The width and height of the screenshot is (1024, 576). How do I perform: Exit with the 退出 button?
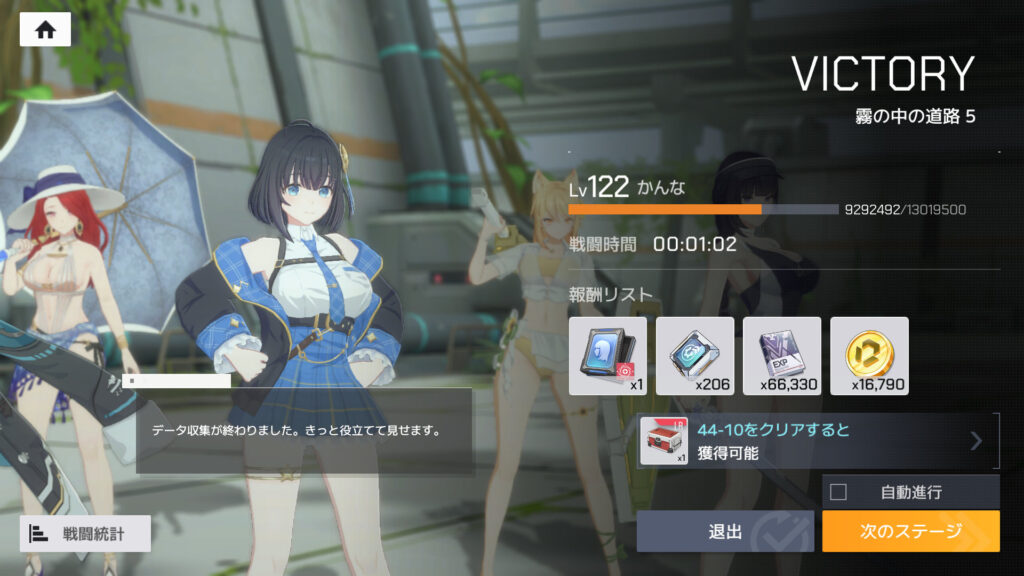point(725,532)
